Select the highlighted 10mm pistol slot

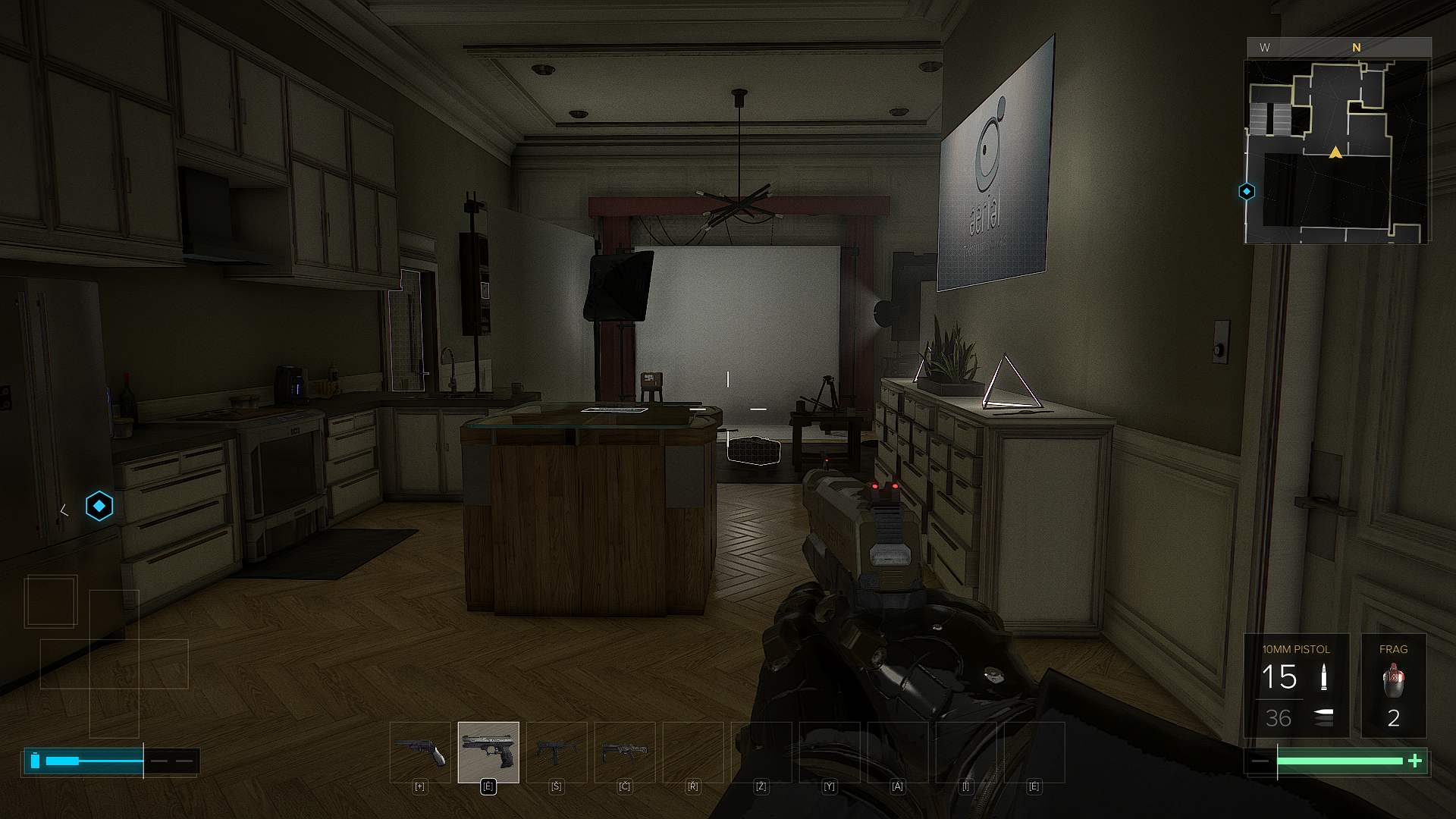pos(488,752)
